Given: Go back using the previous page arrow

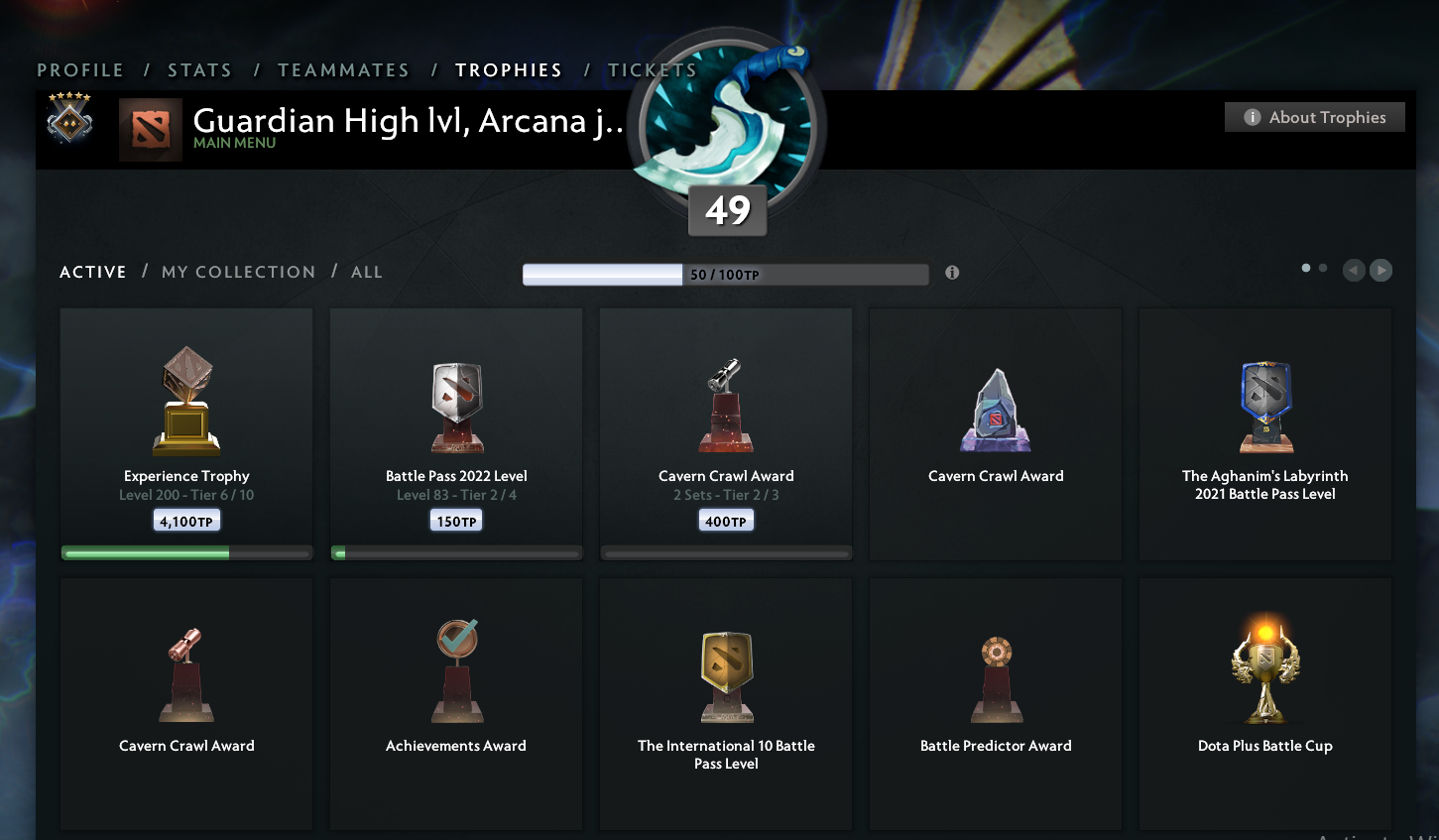Looking at the screenshot, I should (x=1353, y=270).
